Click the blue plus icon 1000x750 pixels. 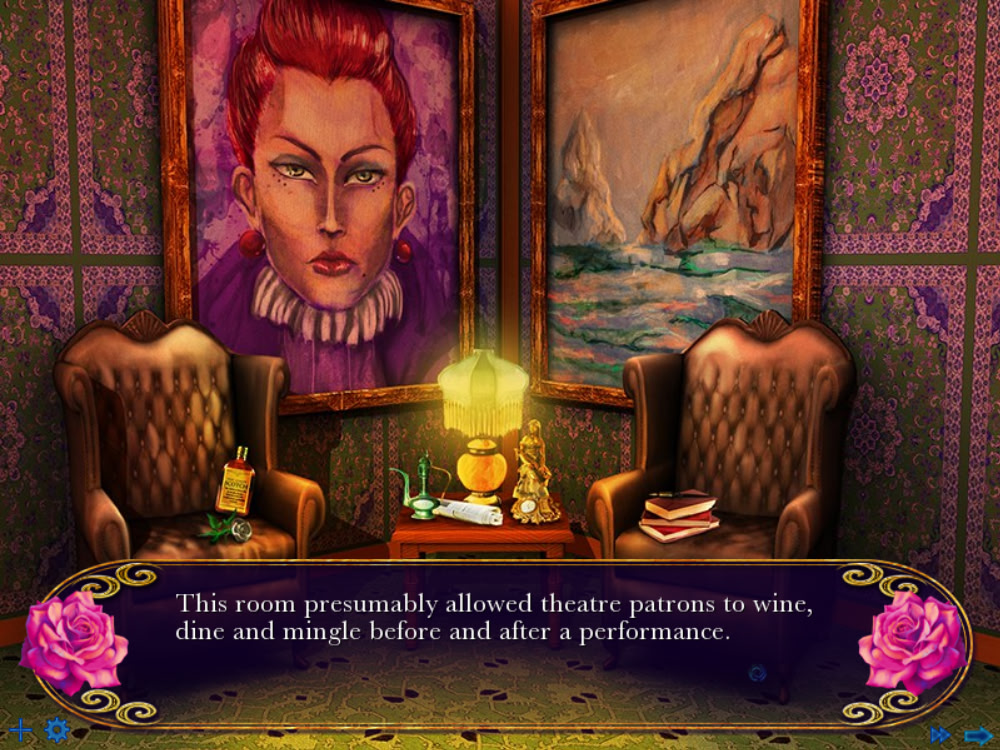tap(20, 730)
